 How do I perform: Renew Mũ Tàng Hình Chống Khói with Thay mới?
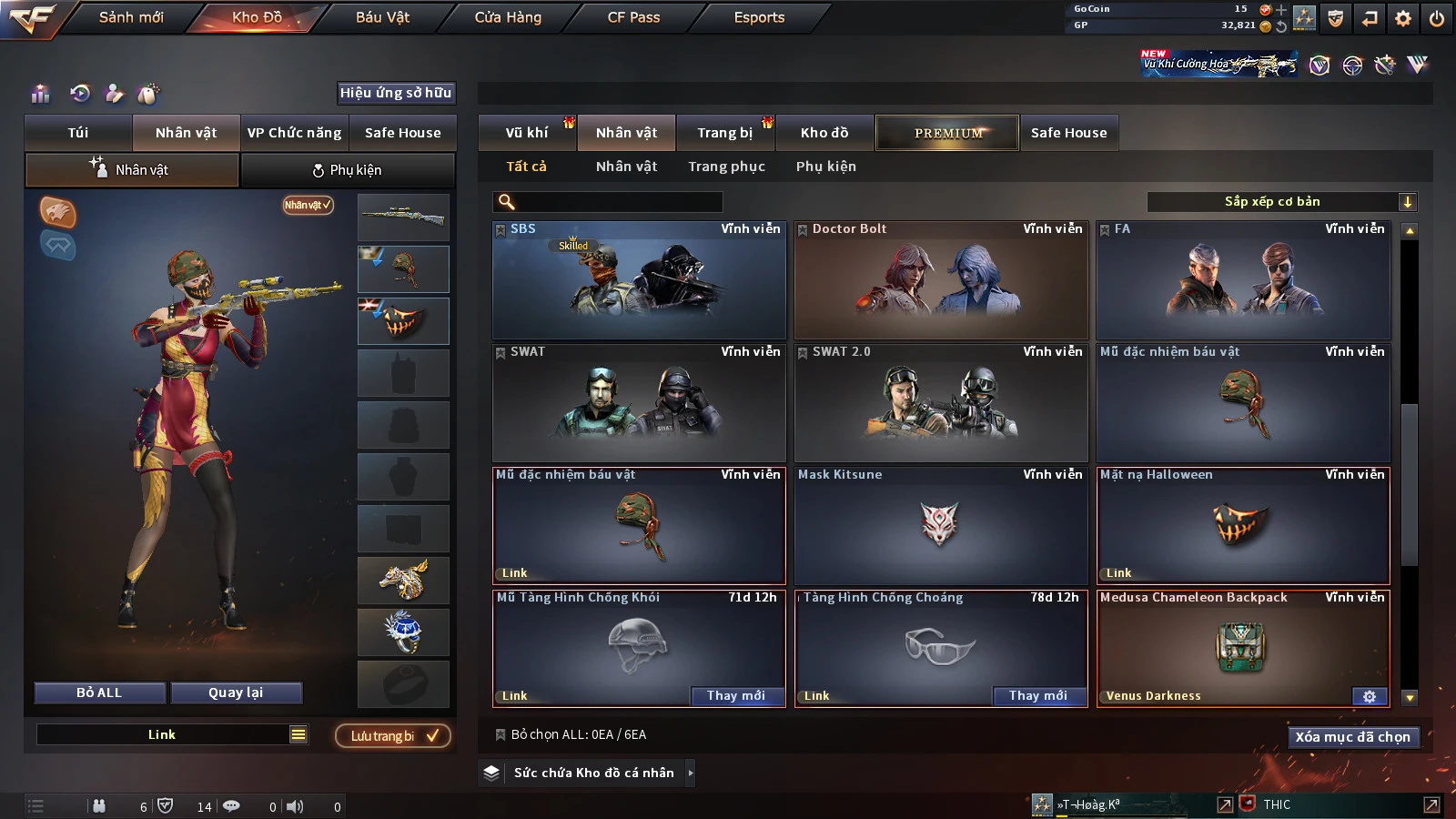click(736, 696)
